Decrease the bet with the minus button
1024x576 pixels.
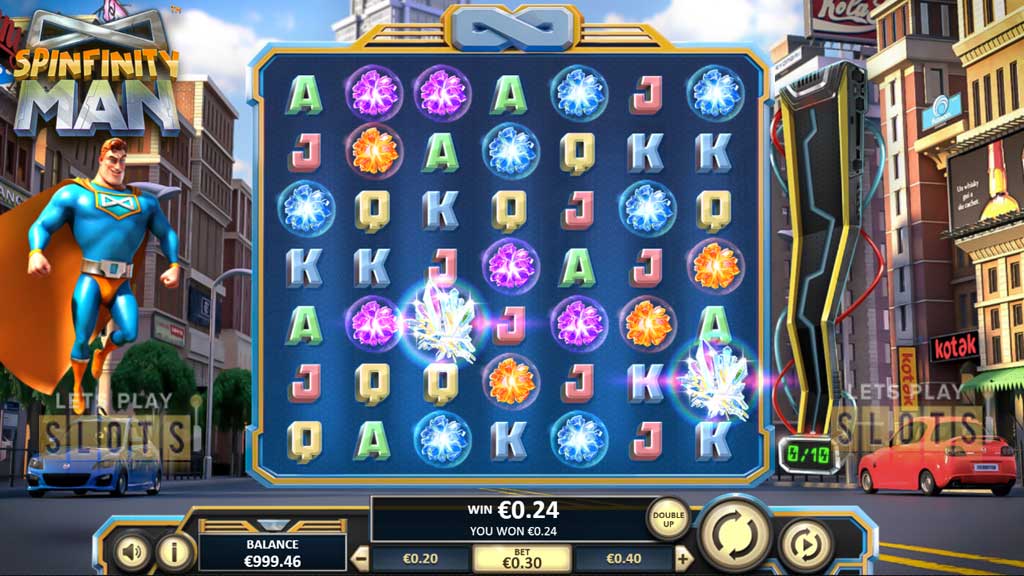click(361, 559)
